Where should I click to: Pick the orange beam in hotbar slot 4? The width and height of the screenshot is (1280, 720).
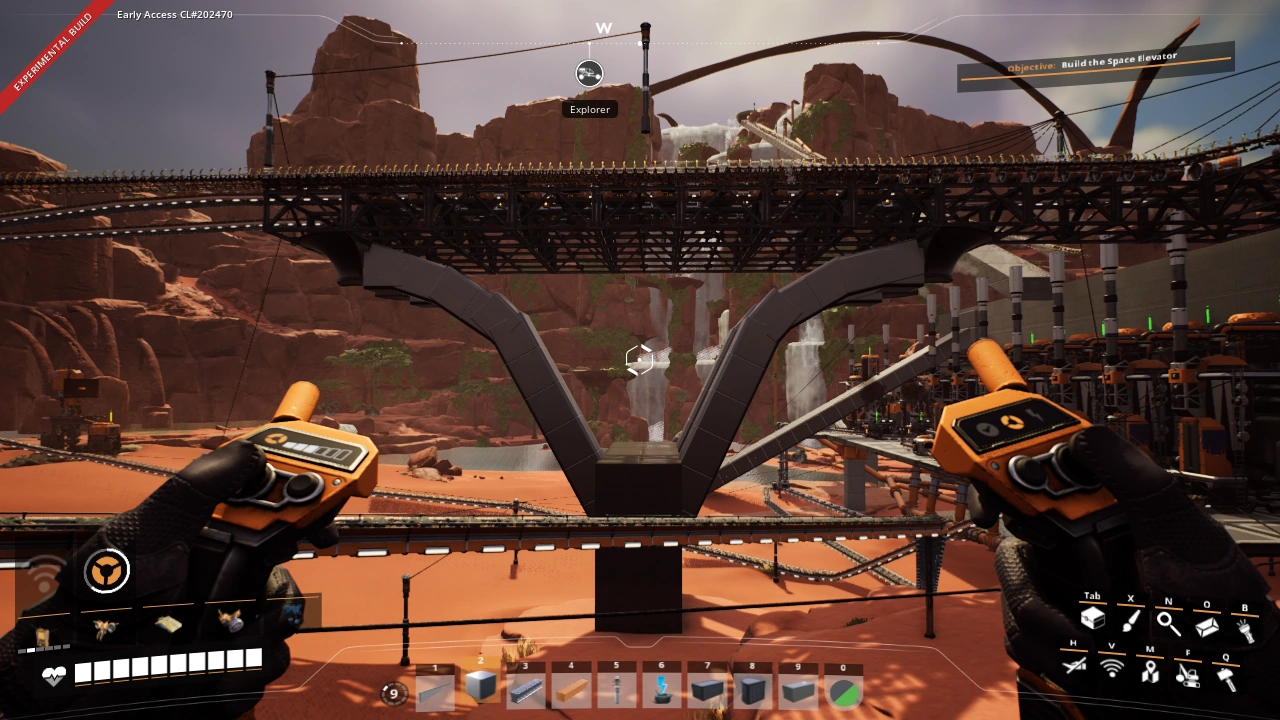(572, 690)
